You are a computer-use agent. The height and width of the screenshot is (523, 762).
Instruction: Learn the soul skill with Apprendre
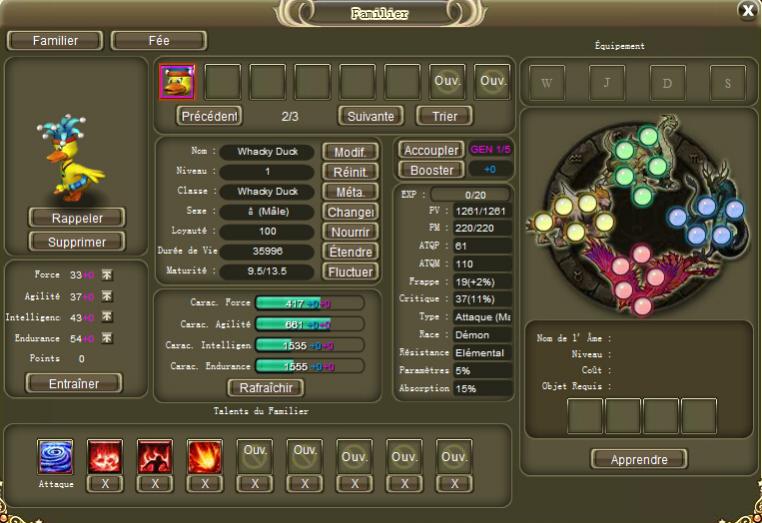click(639, 459)
